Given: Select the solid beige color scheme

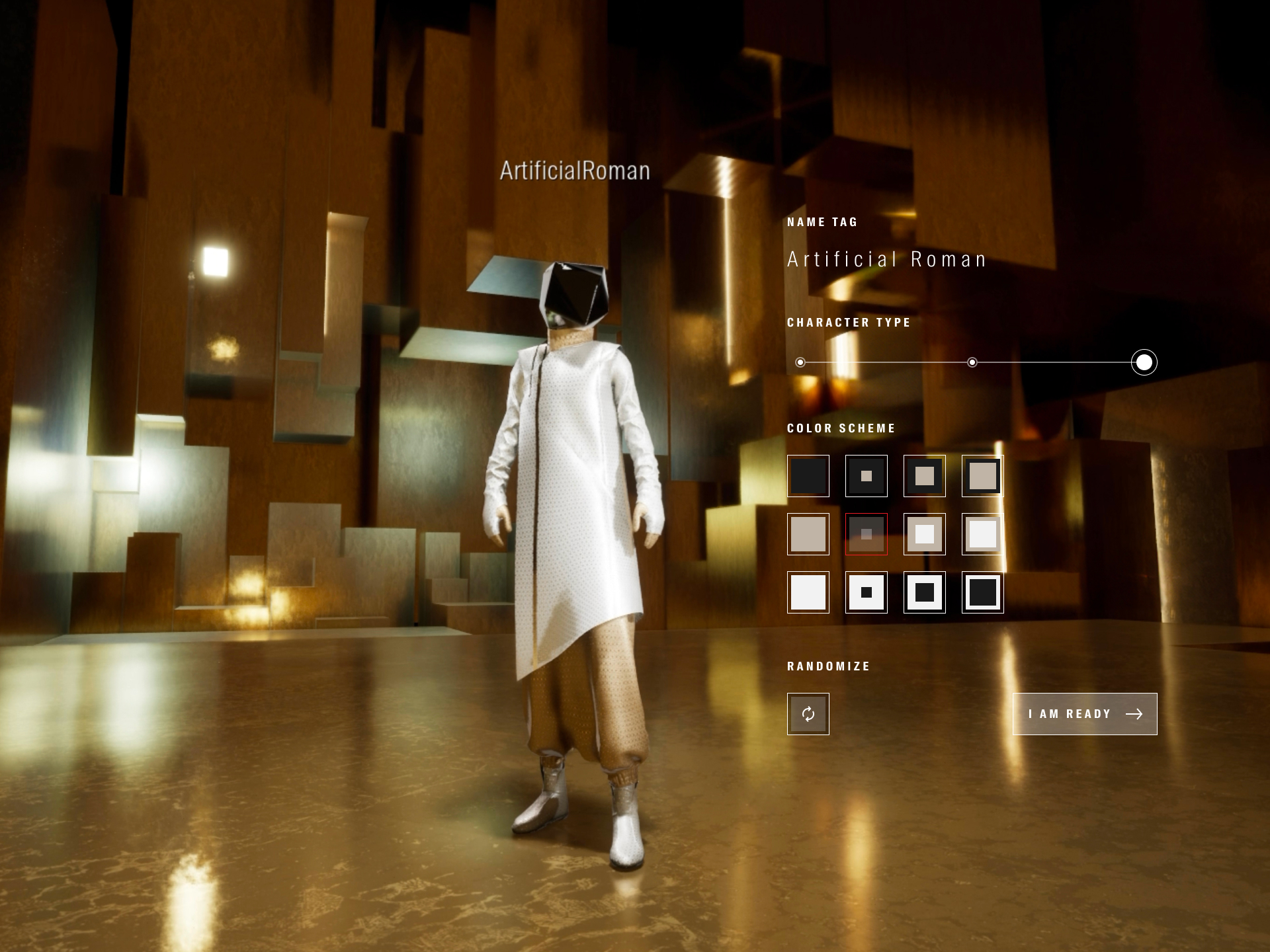Looking at the screenshot, I should coord(808,534).
